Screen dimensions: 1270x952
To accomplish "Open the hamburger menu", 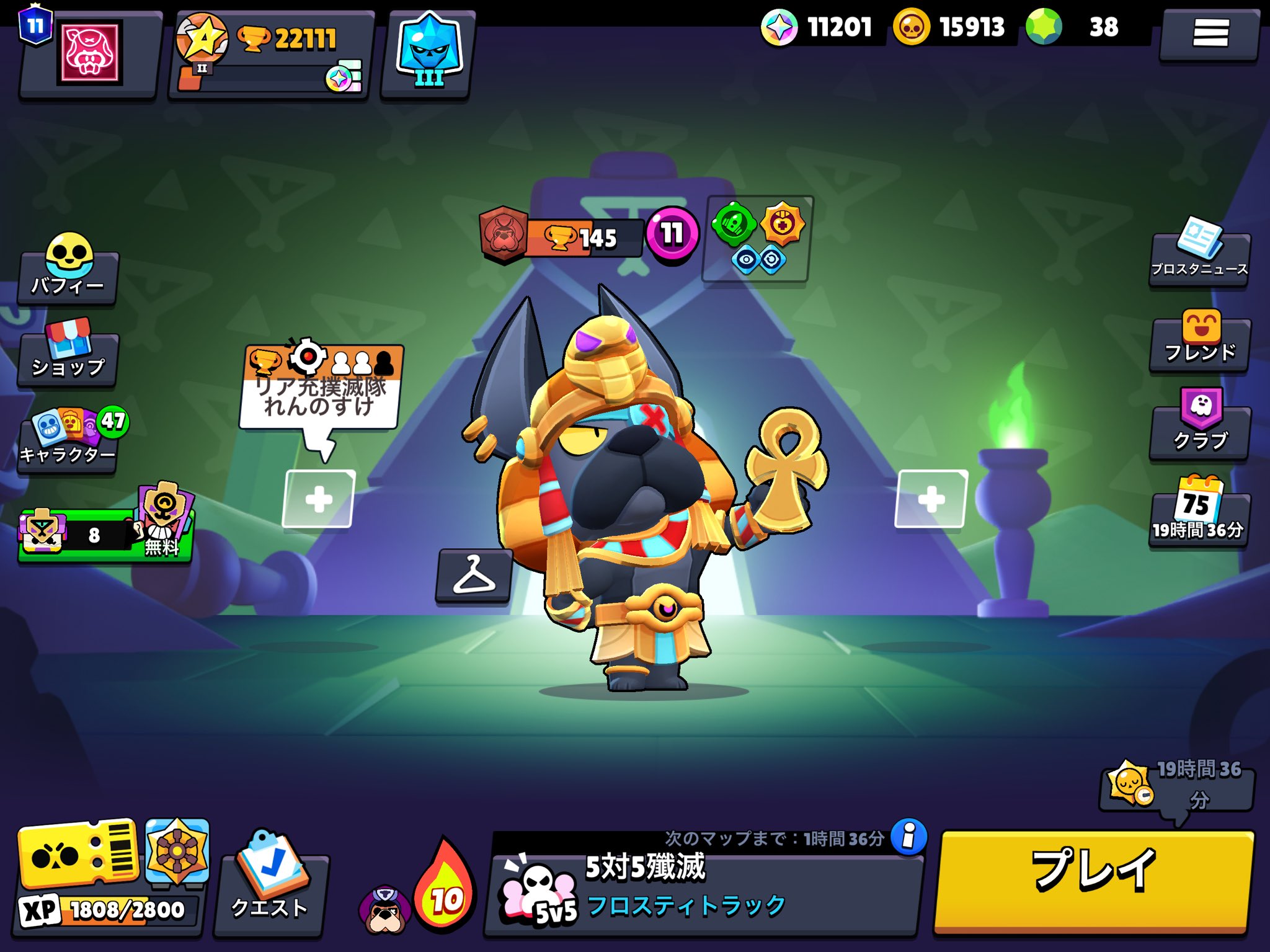I will pyautogui.click(x=1210, y=33).
